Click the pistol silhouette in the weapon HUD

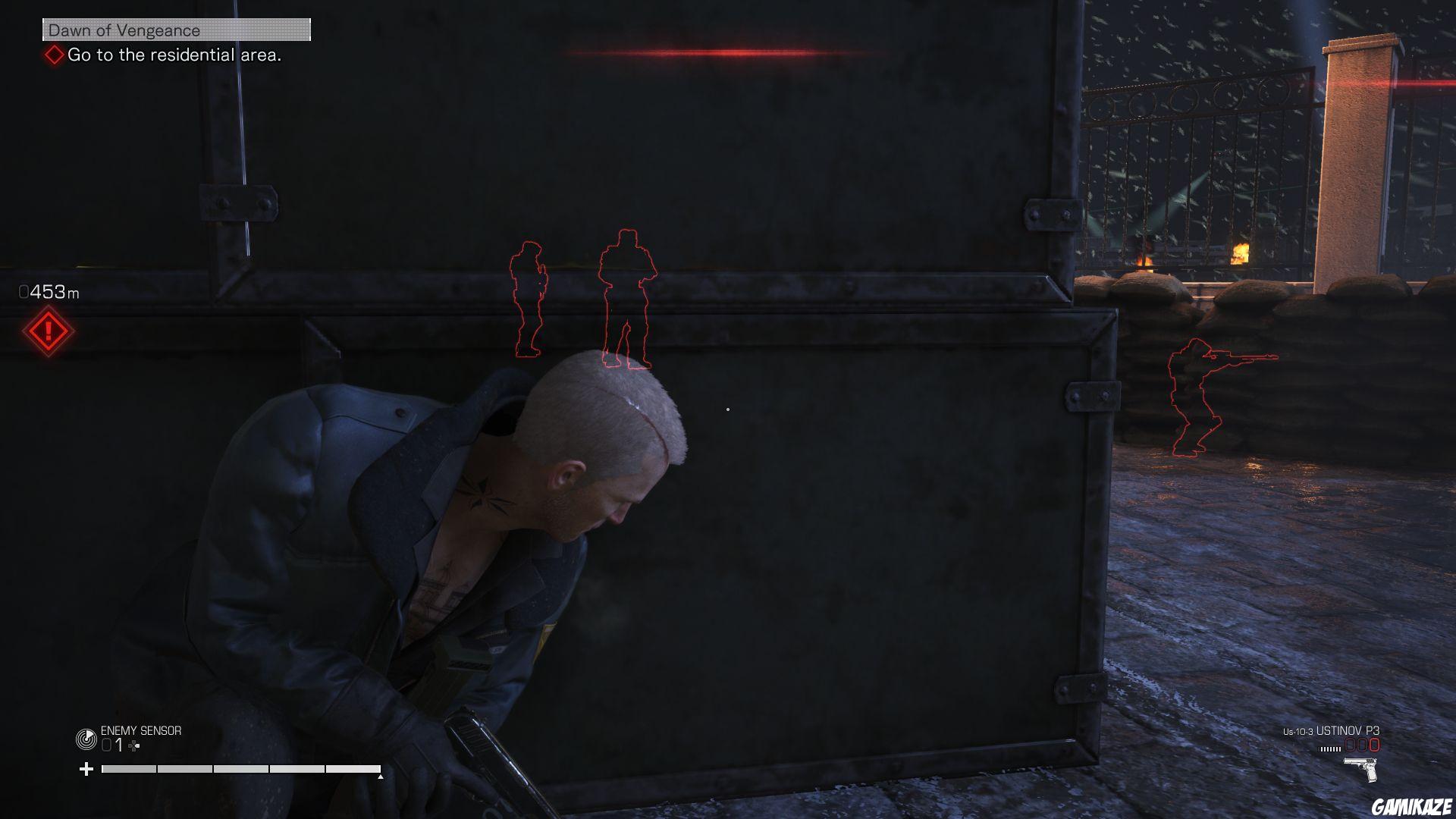1360,768
